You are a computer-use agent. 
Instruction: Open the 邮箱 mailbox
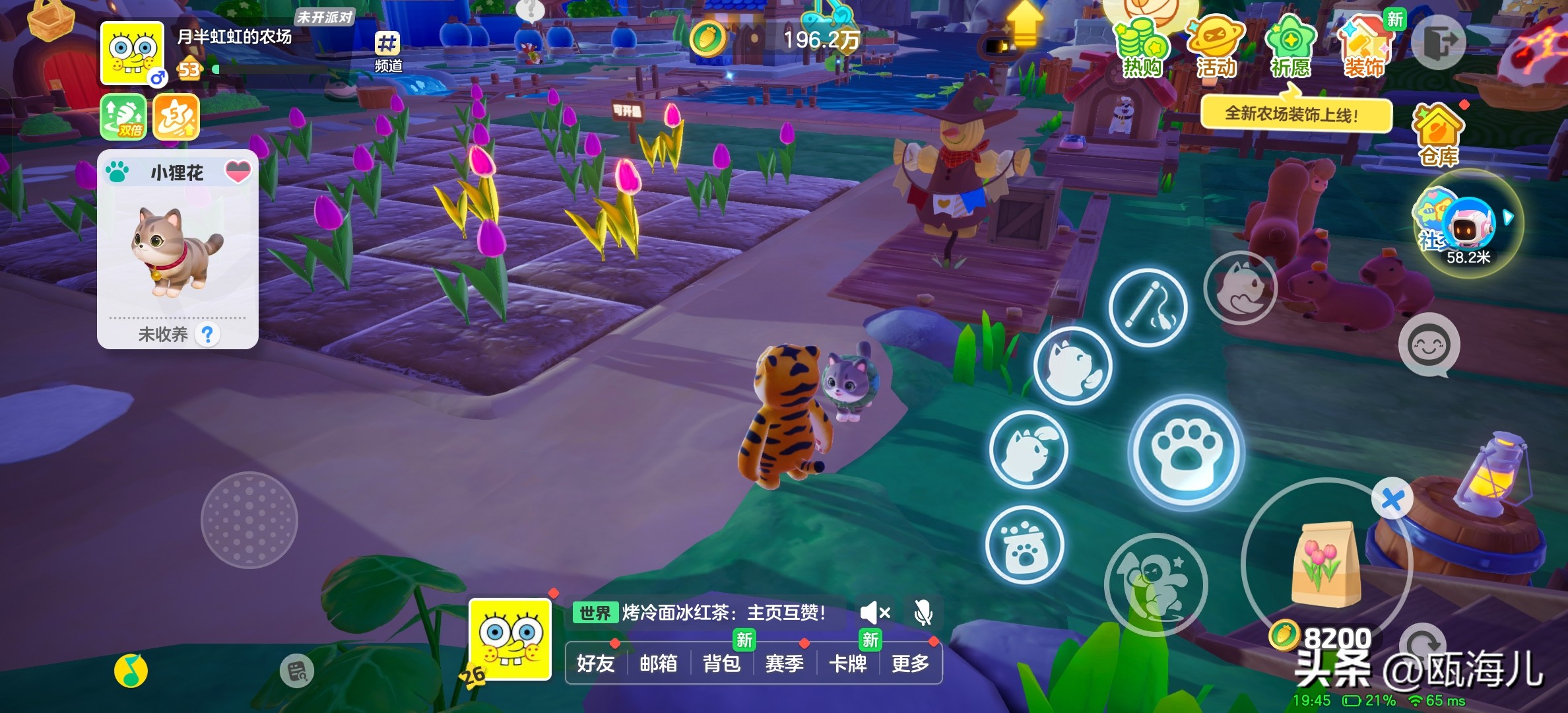658,663
